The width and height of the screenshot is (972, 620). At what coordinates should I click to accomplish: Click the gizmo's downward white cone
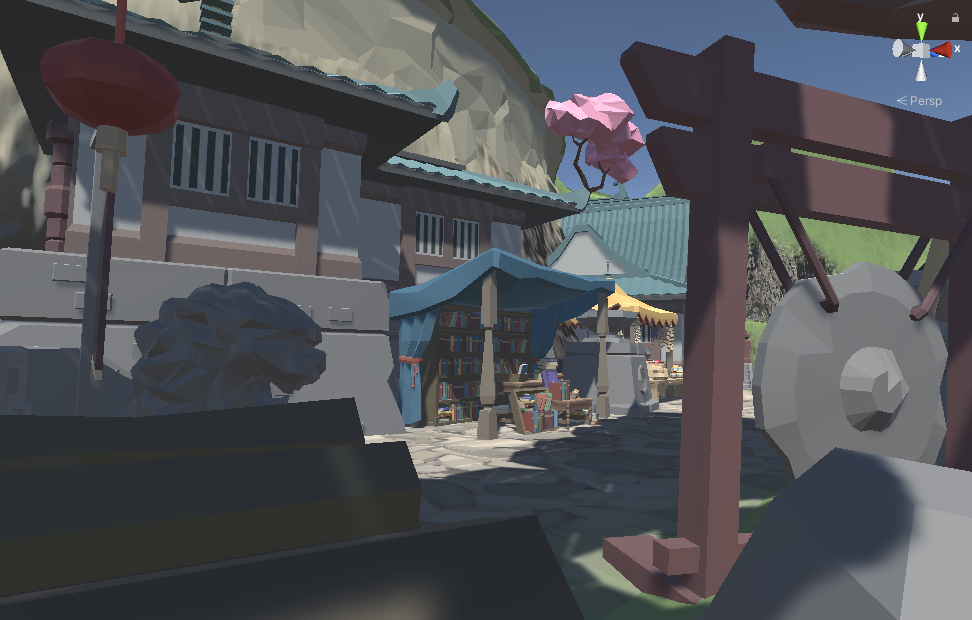click(x=921, y=70)
